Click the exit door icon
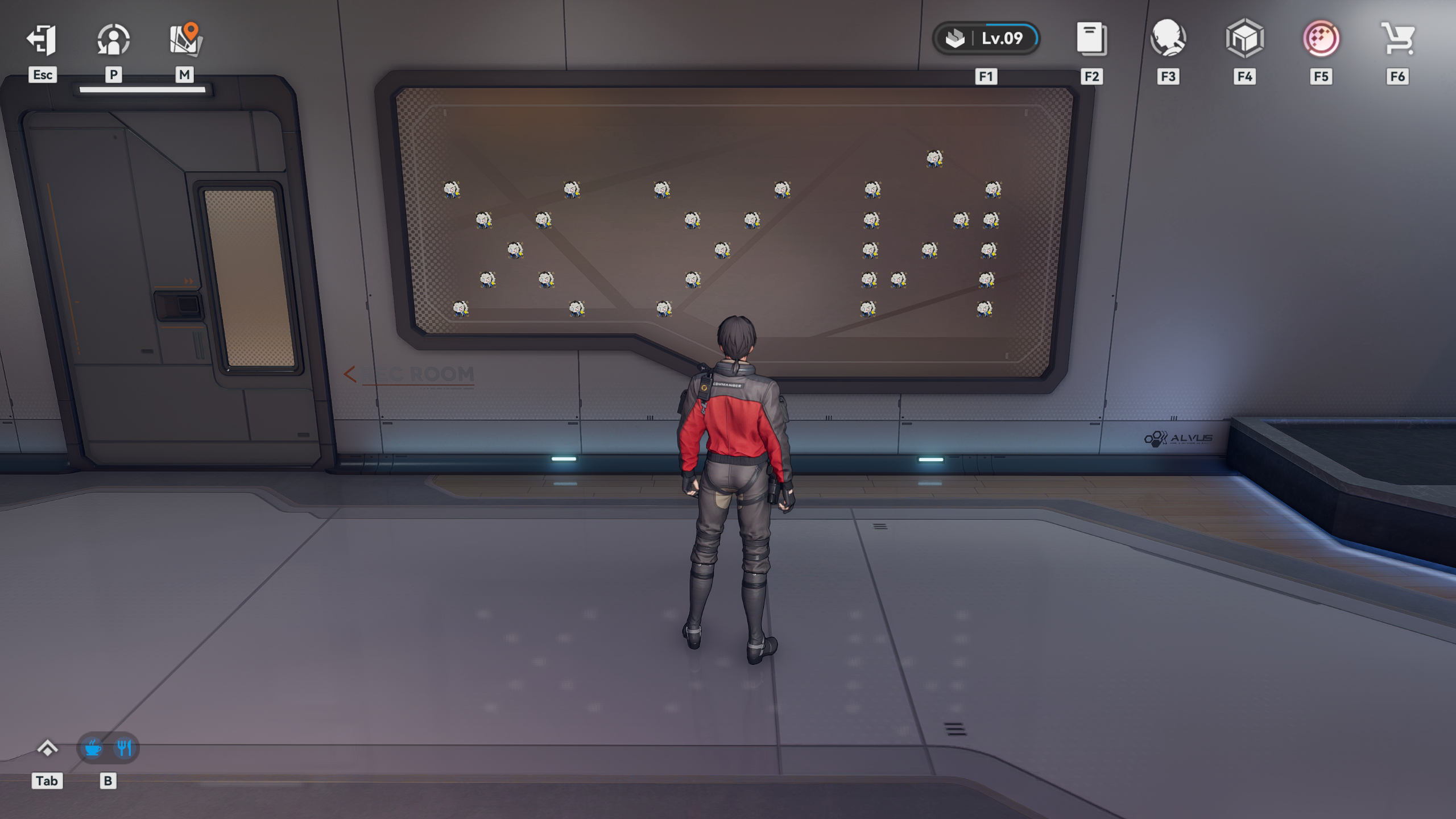 tap(42, 40)
